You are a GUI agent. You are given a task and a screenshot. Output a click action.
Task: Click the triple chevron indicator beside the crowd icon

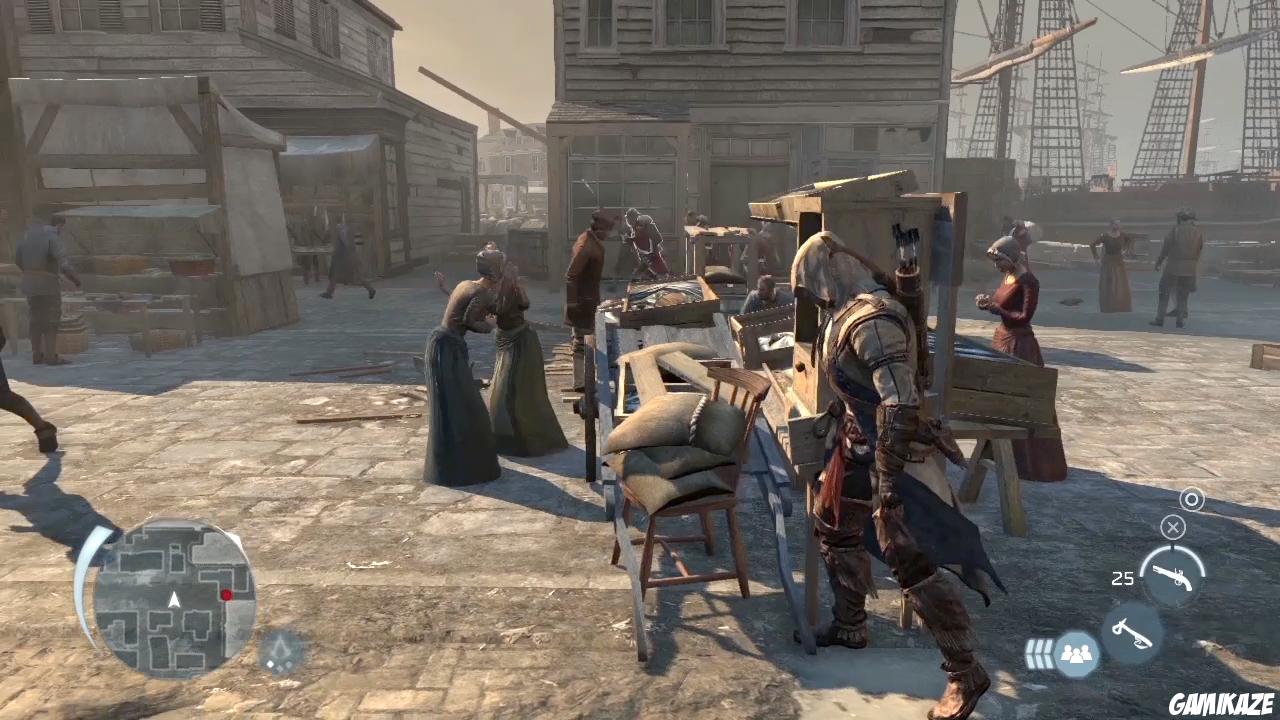coord(1039,654)
